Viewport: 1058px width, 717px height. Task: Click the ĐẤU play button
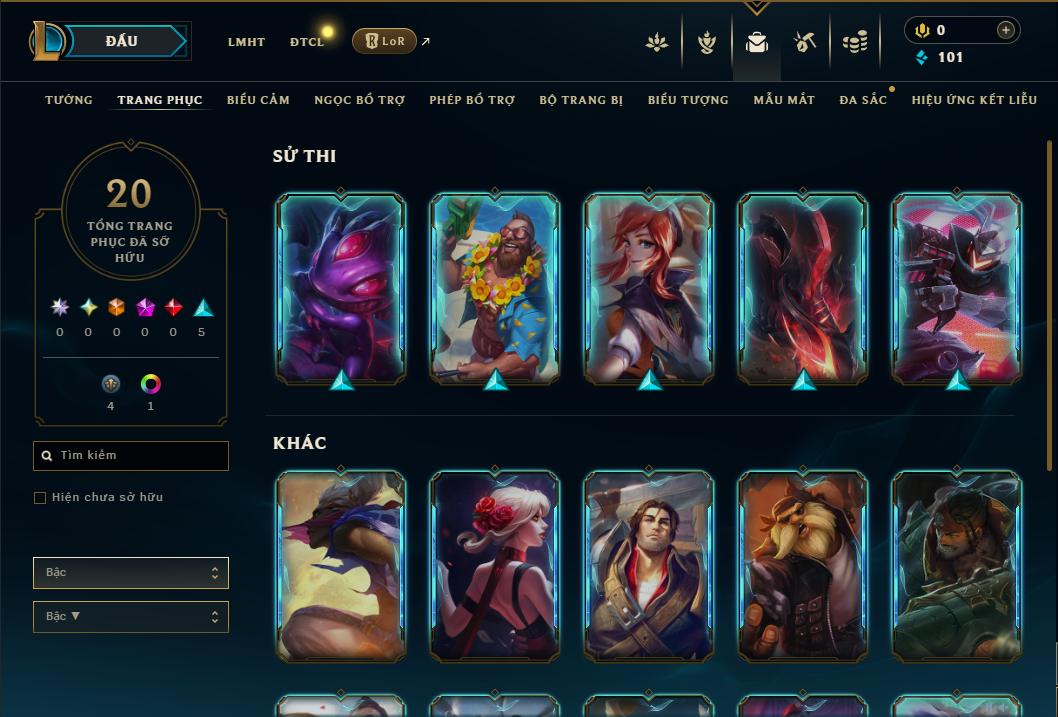point(122,41)
